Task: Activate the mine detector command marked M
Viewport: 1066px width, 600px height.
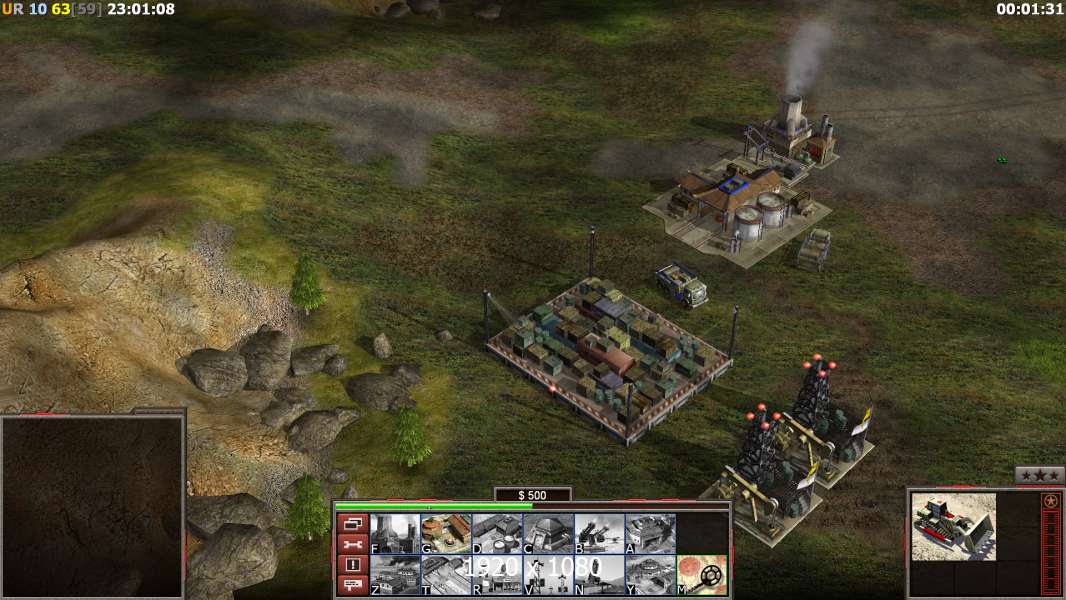Action: point(701,574)
